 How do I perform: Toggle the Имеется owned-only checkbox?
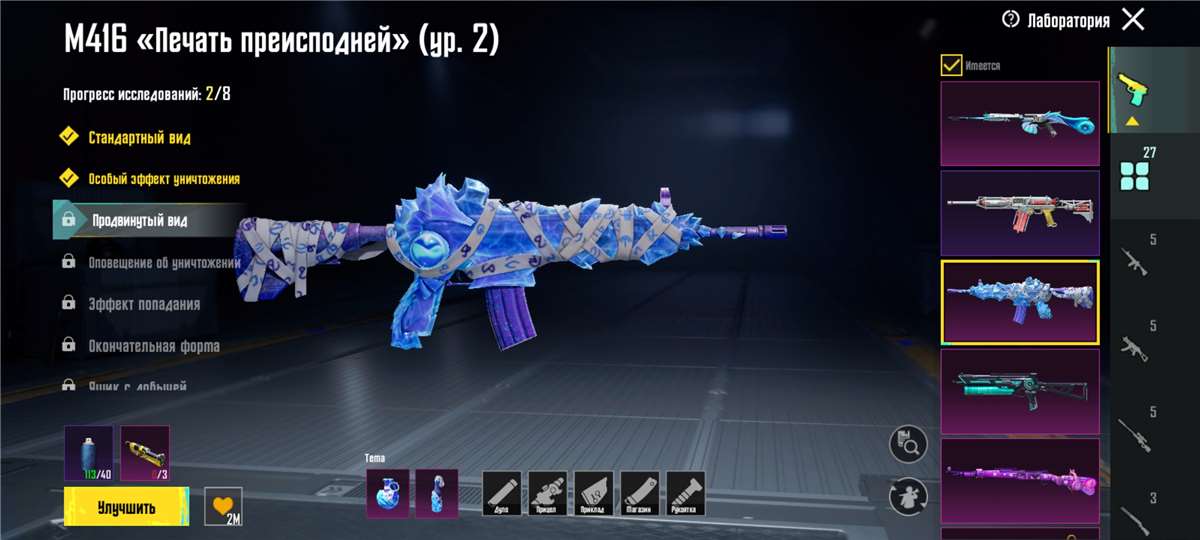point(951,66)
